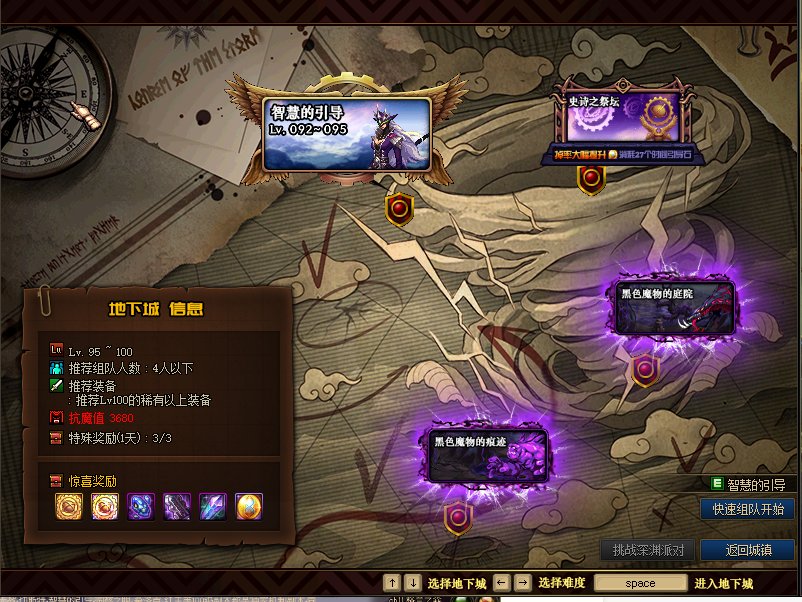Inspect the dark purple blade reward icon
Viewport: 802px width, 602px height.
click(x=177, y=507)
